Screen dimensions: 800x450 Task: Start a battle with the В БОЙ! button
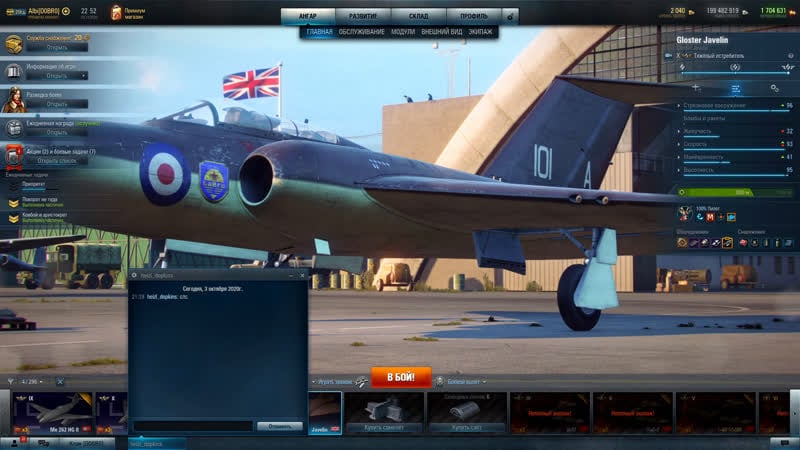(x=401, y=377)
